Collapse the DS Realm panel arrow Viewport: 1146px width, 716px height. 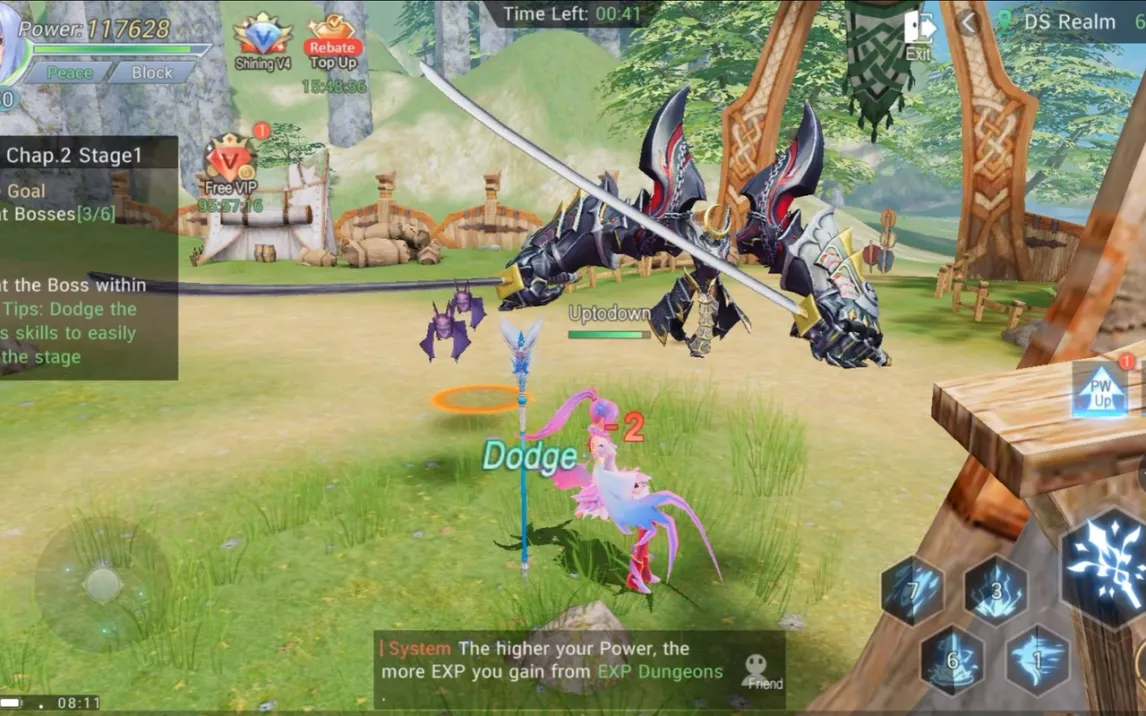(x=967, y=23)
